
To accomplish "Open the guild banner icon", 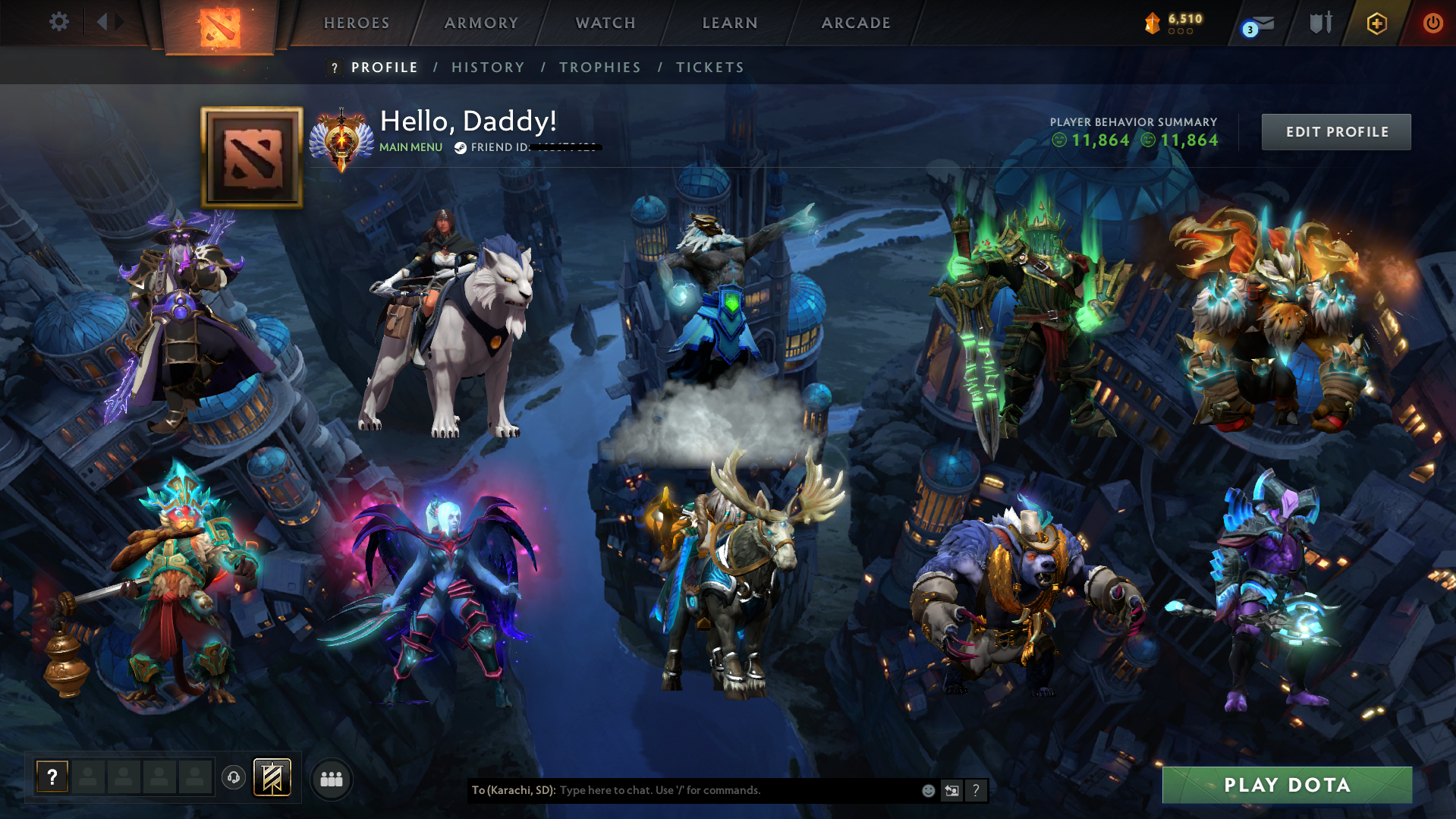I will point(273,776).
